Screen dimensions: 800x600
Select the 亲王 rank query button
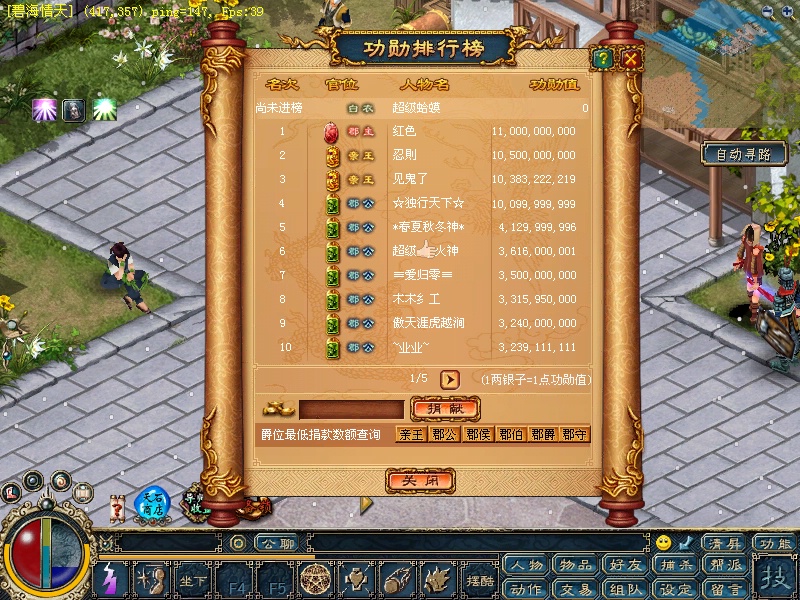411,434
